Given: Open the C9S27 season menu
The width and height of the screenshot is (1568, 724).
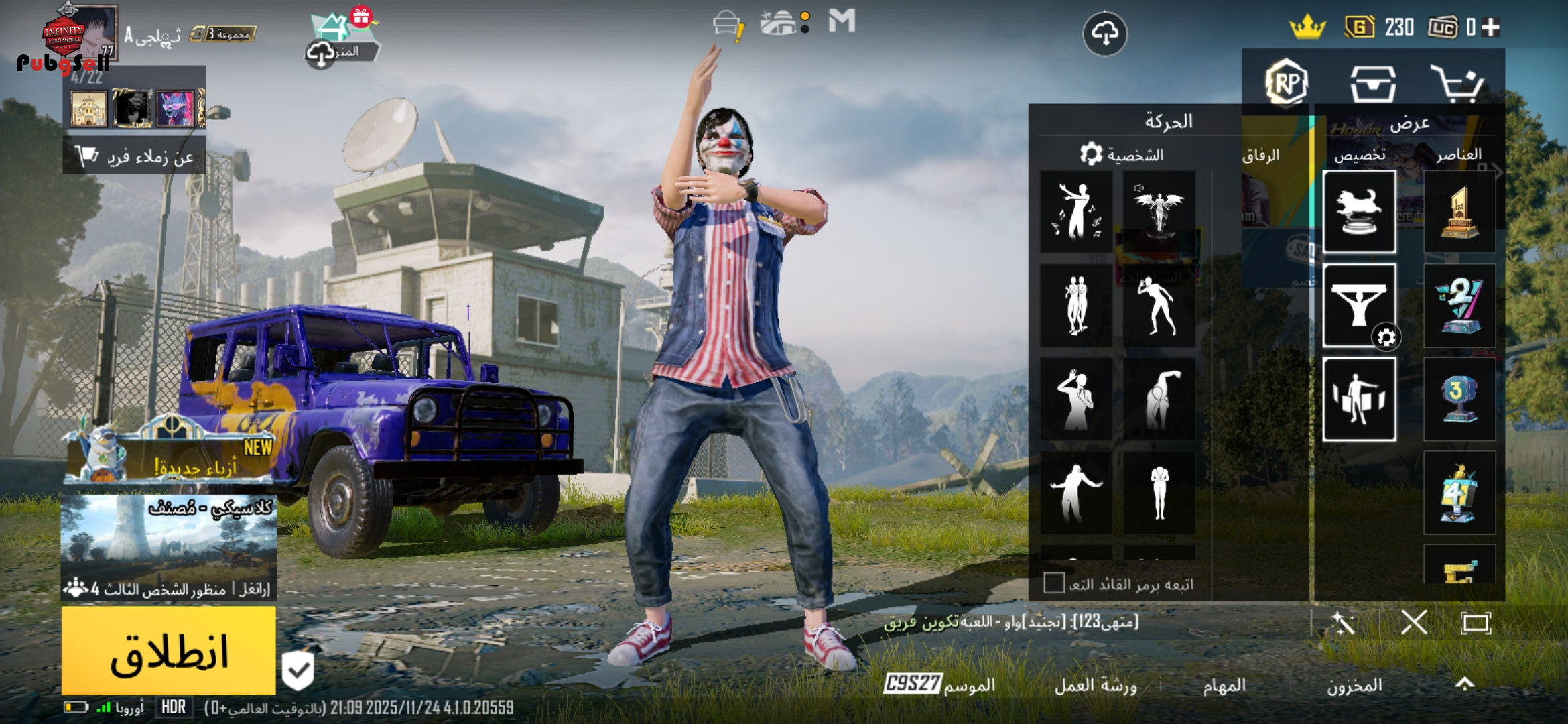Looking at the screenshot, I should pyautogui.click(x=939, y=684).
